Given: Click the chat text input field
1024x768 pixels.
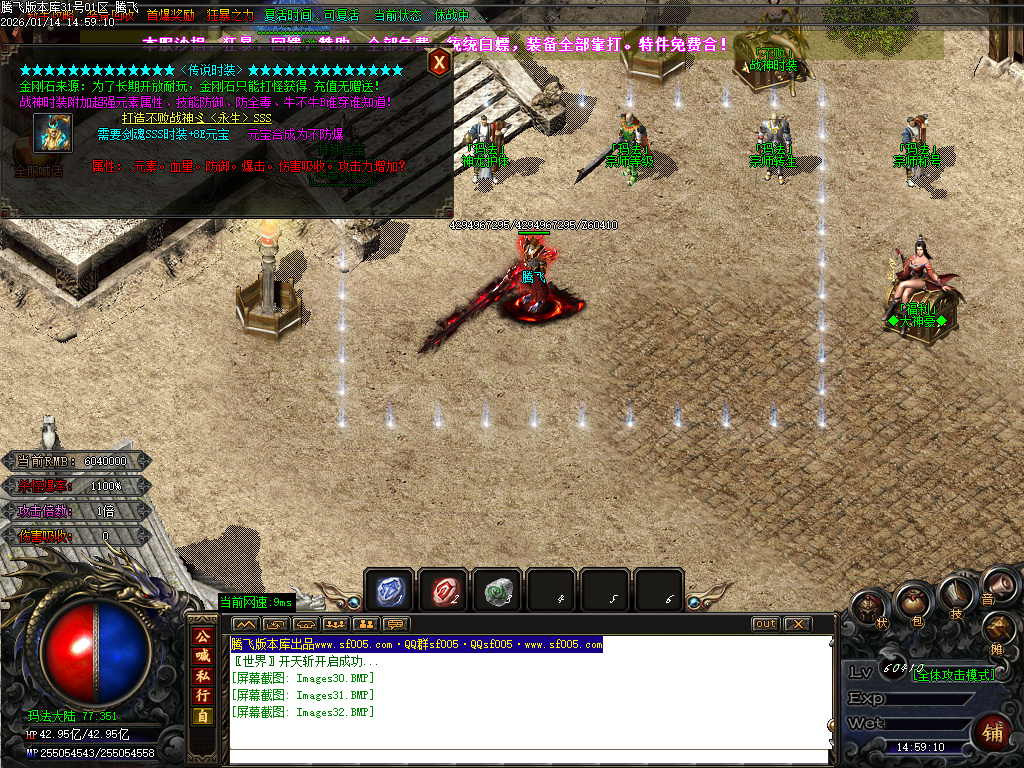Looking at the screenshot, I should (x=530, y=756).
